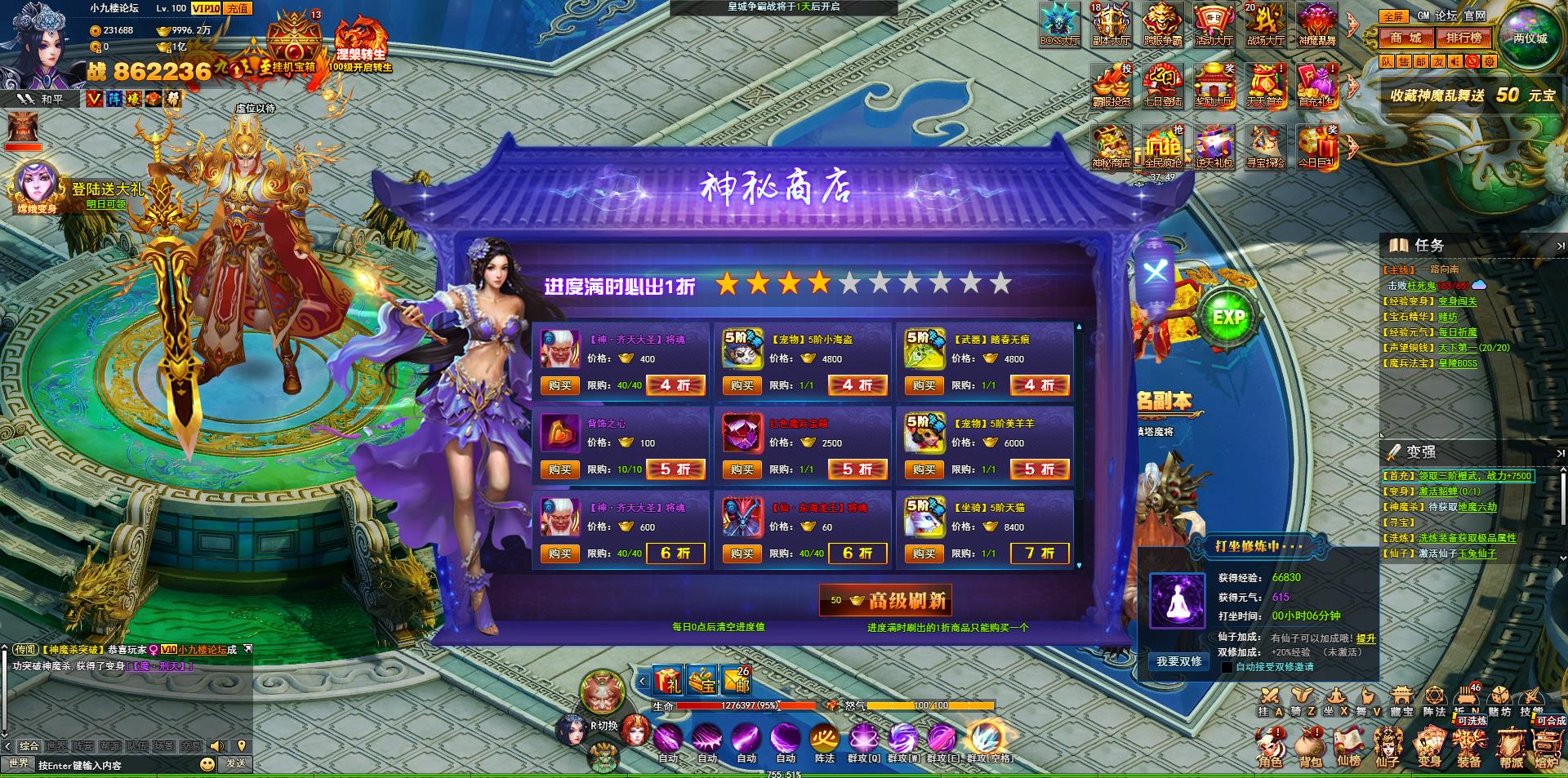Buy the 5阶天猫 mount
Screen dimensions: 1568x778
tap(924, 553)
